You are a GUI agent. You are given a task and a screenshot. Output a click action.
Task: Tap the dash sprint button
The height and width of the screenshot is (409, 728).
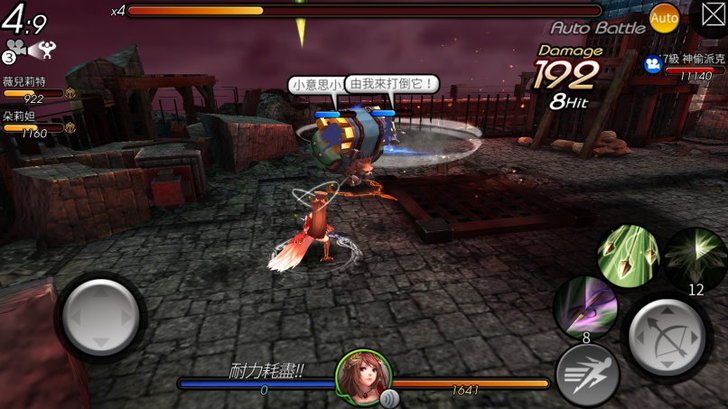click(587, 374)
